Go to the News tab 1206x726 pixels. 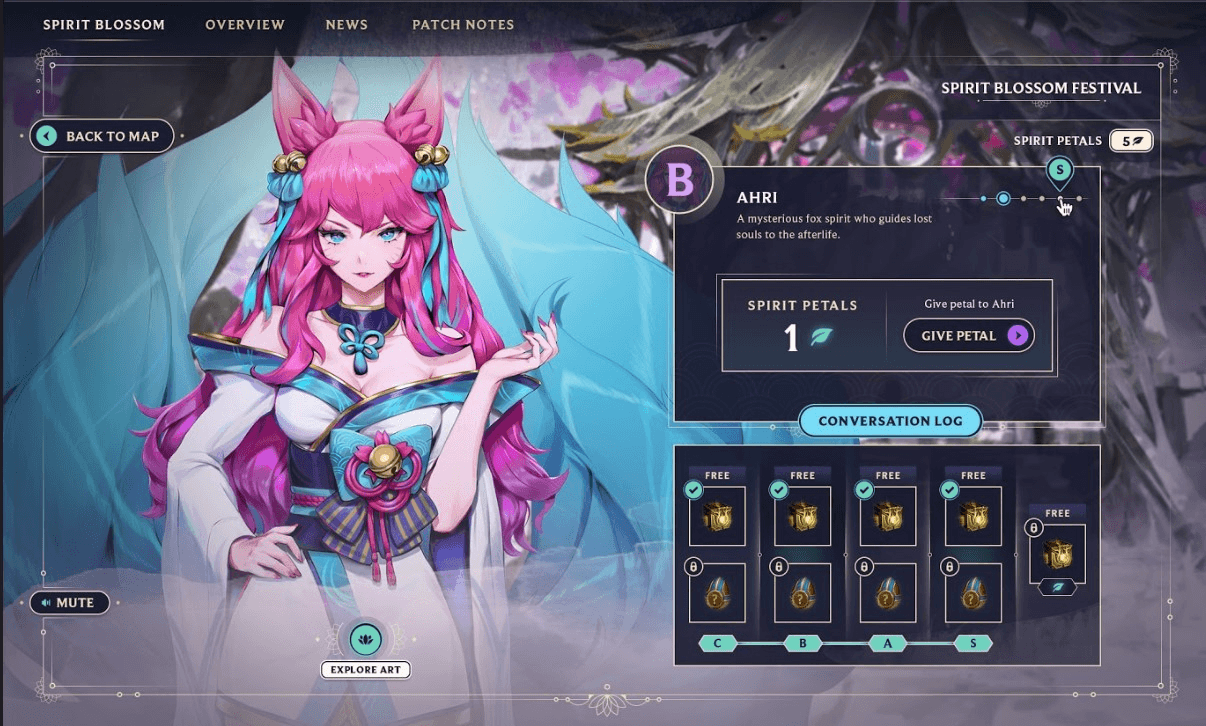pos(346,24)
